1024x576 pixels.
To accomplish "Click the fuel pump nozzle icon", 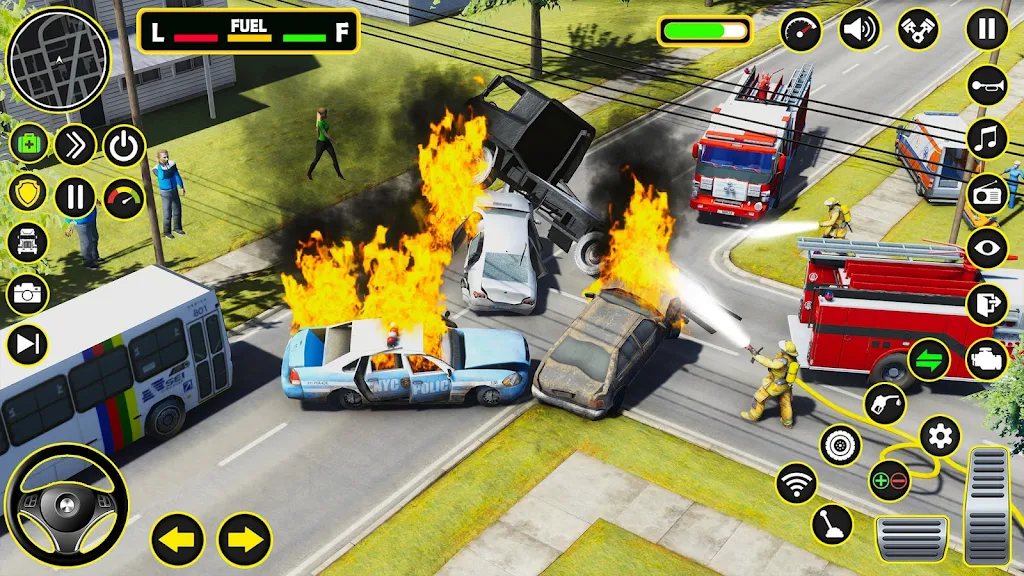I will (x=884, y=404).
